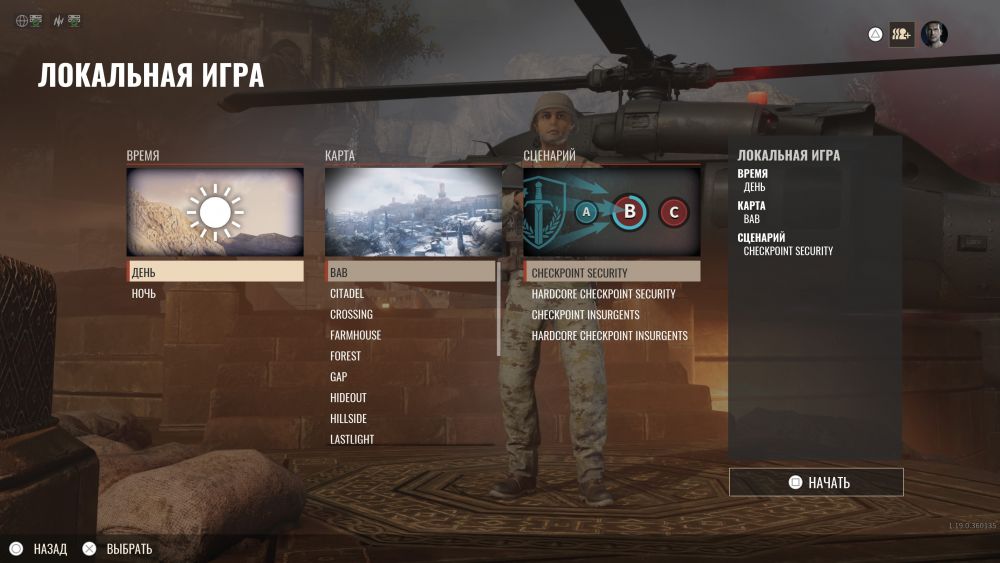Click the map preview thumbnail
The height and width of the screenshot is (563, 1000).
(x=413, y=212)
